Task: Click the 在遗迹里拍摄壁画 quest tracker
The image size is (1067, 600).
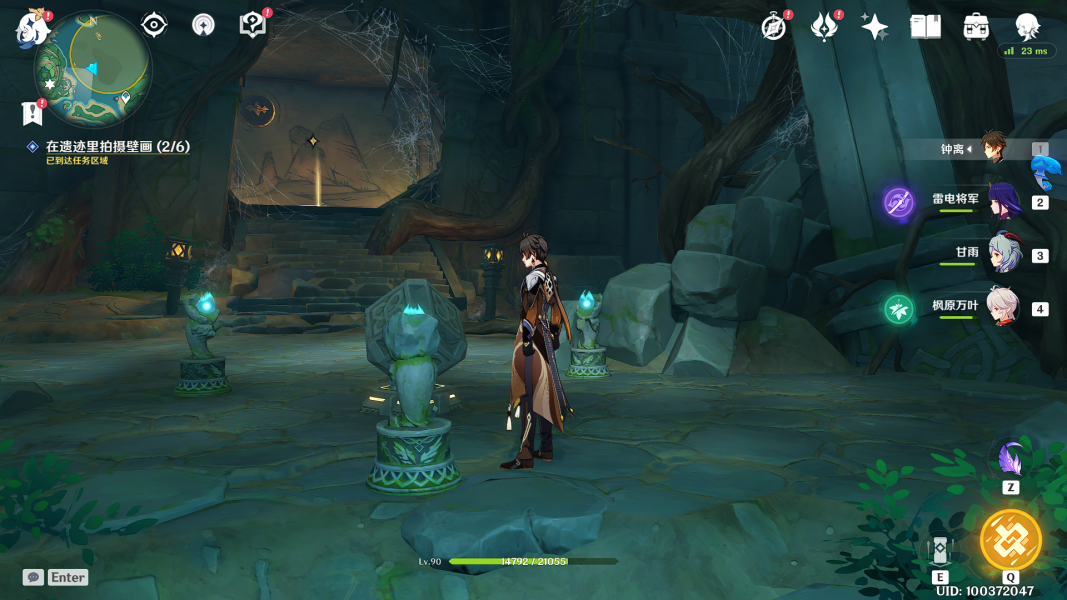Action: coord(117,147)
